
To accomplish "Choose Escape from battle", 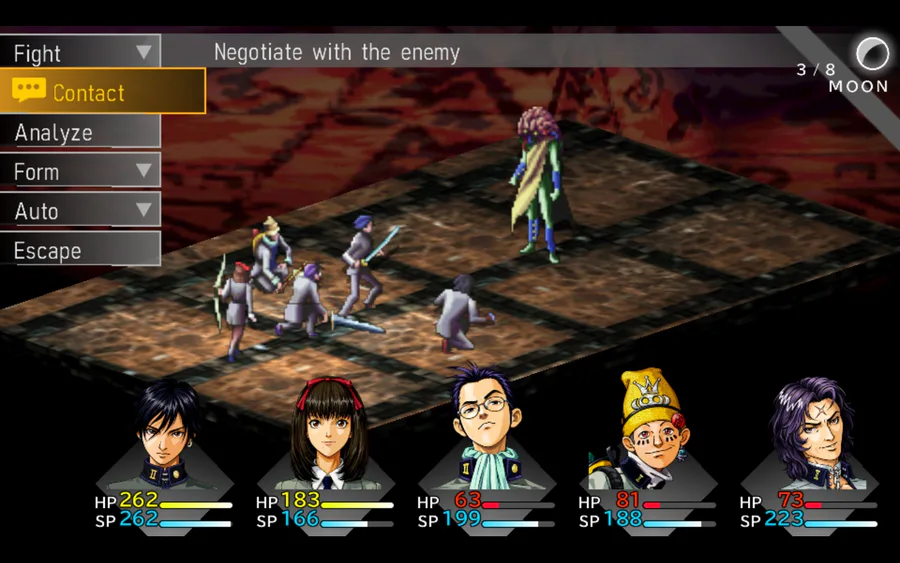I will point(80,250).
